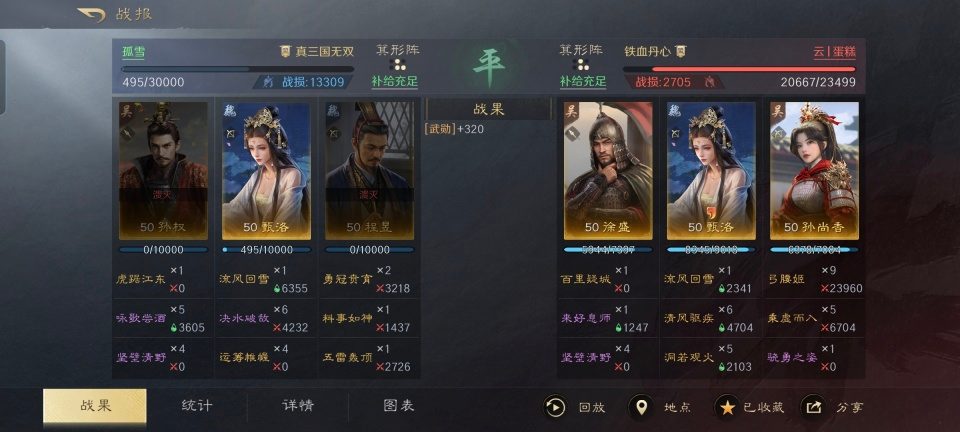
Task: Switch to the 统计 tab
Action: click(197, 405)
